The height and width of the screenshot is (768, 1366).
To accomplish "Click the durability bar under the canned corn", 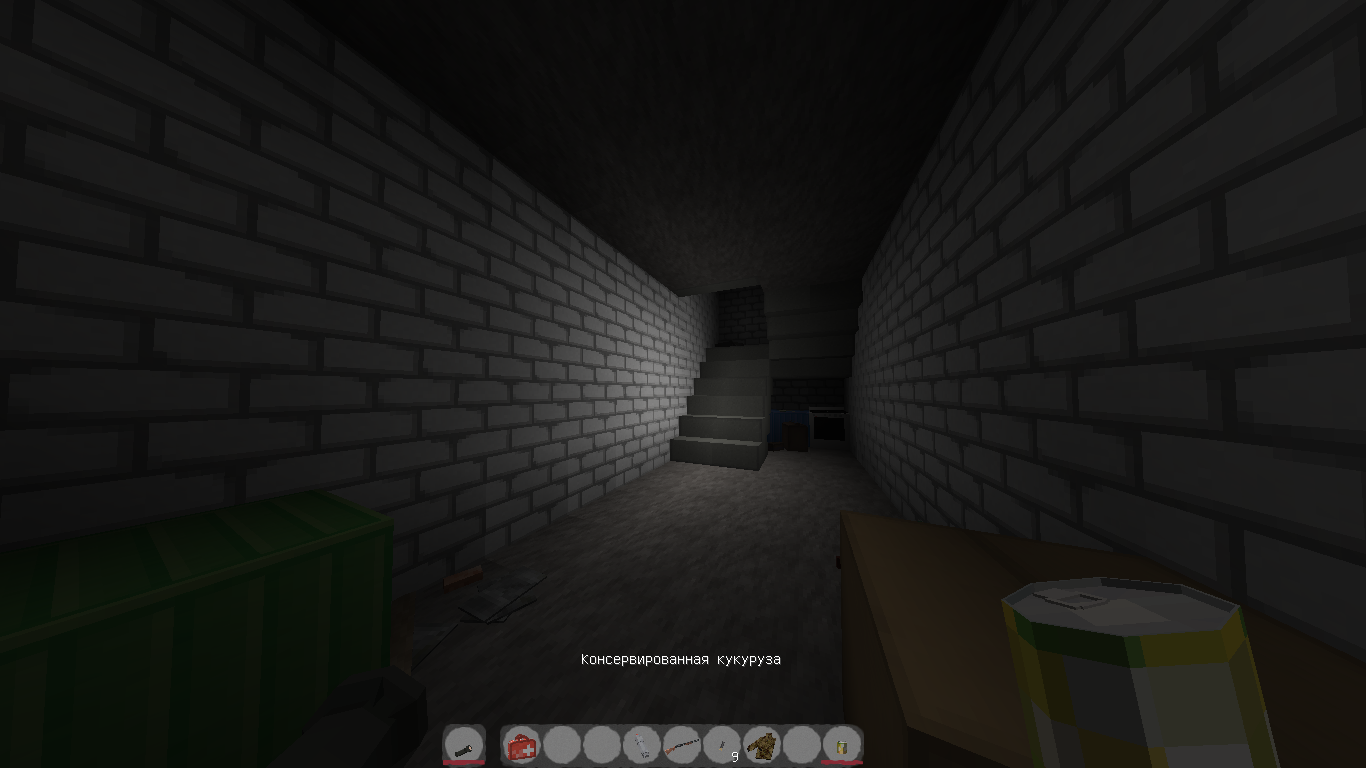I will pos(844,761).
